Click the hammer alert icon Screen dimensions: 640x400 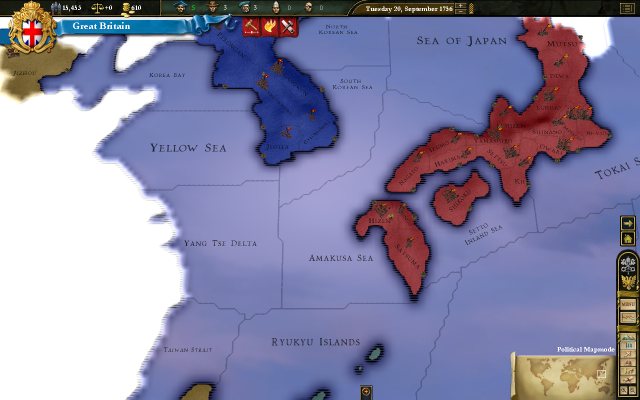251,26
